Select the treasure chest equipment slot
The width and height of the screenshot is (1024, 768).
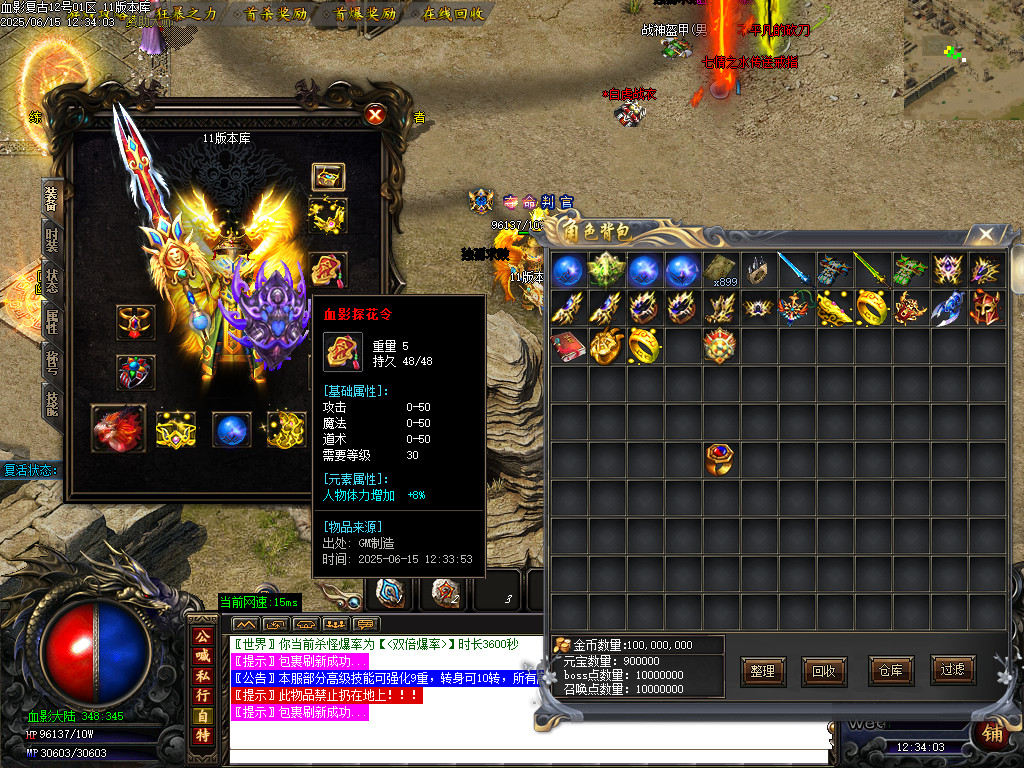[328, 177]
